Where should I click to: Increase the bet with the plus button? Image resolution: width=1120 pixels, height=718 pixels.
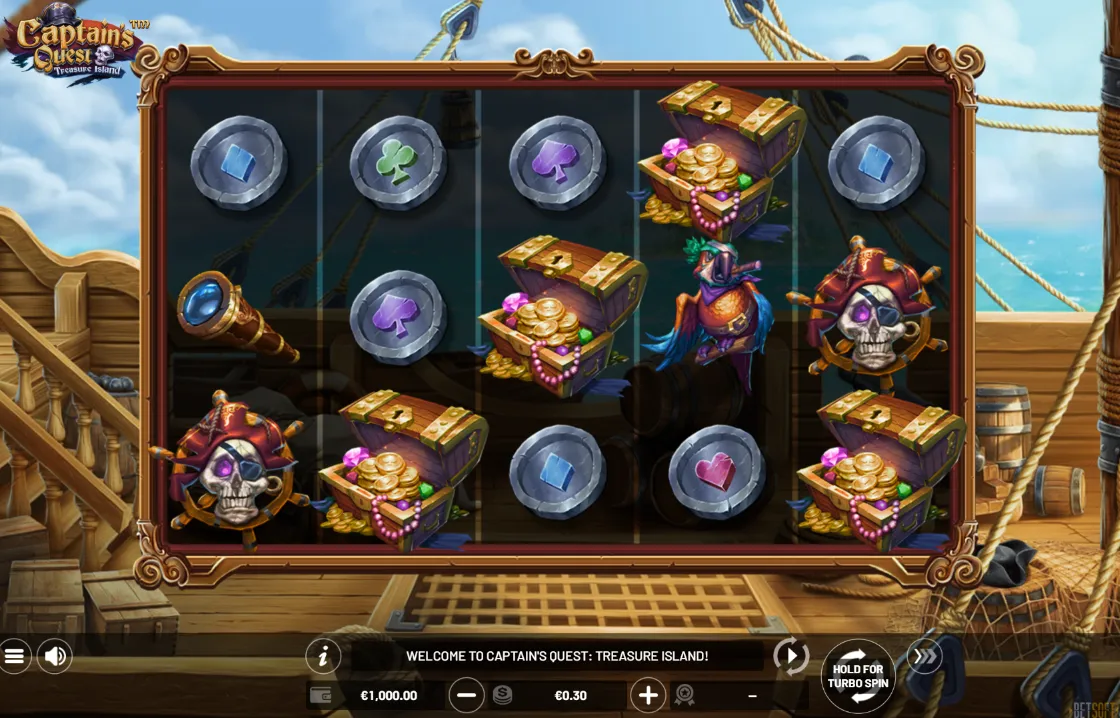pos(648,695)
